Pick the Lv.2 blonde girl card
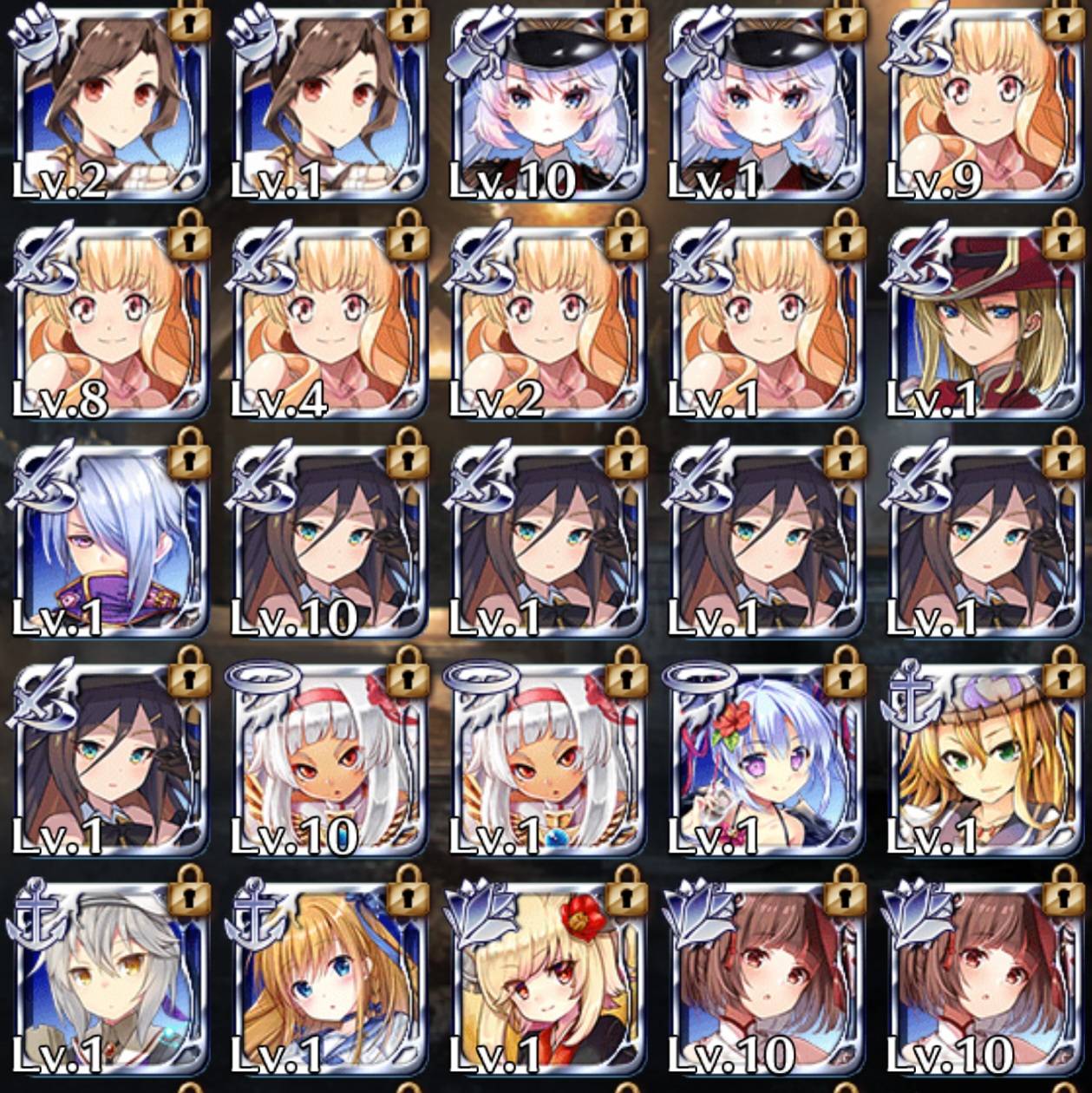1092x1093 pixels. [x=546, y=323]
